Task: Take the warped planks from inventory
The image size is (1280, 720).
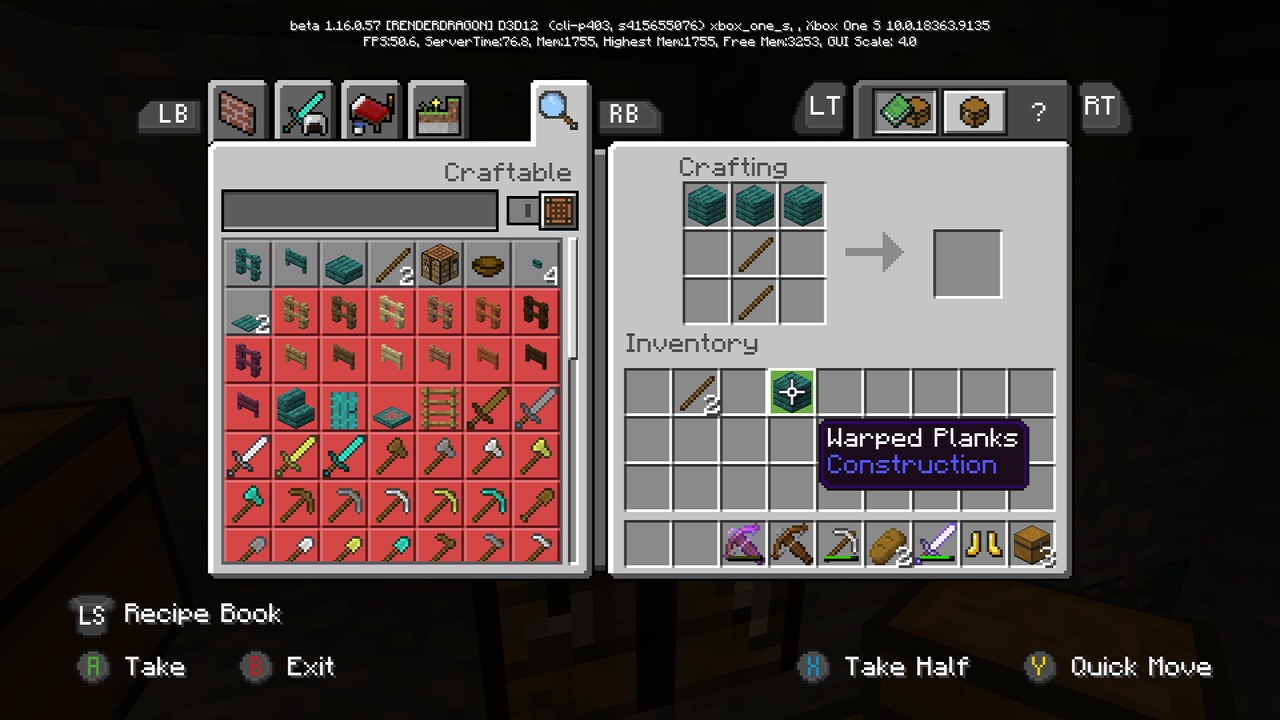Action: pyautogui.click(x=792, y=392)
